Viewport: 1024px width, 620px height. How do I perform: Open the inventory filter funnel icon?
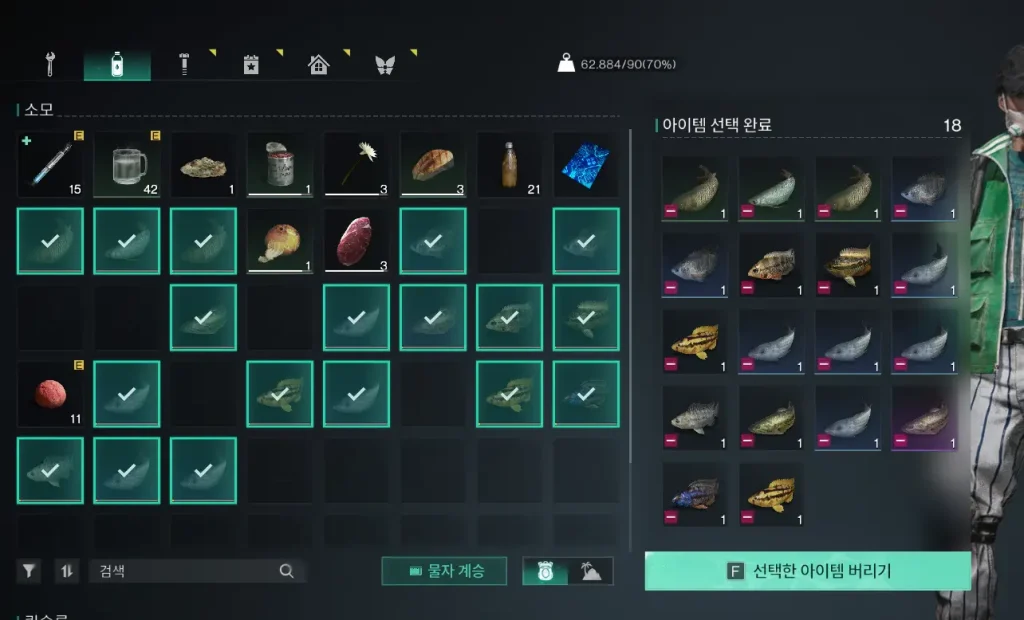[29, 571]
